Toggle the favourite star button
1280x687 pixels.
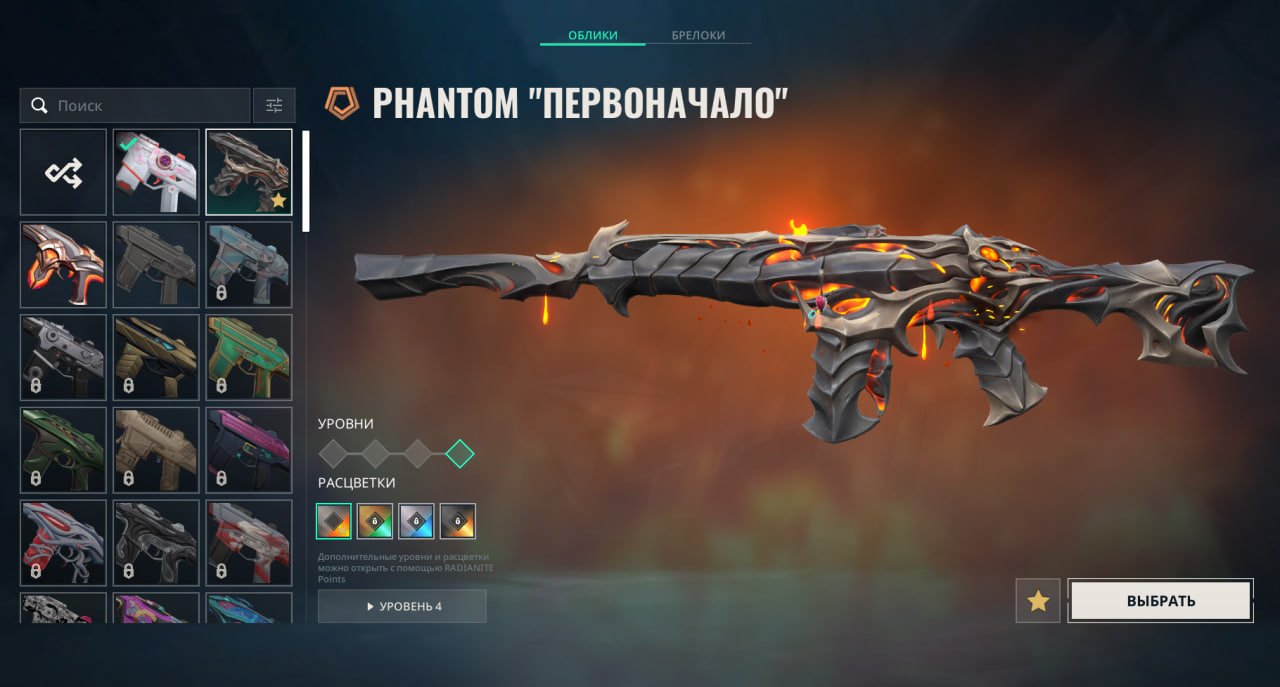(1038, 601)
